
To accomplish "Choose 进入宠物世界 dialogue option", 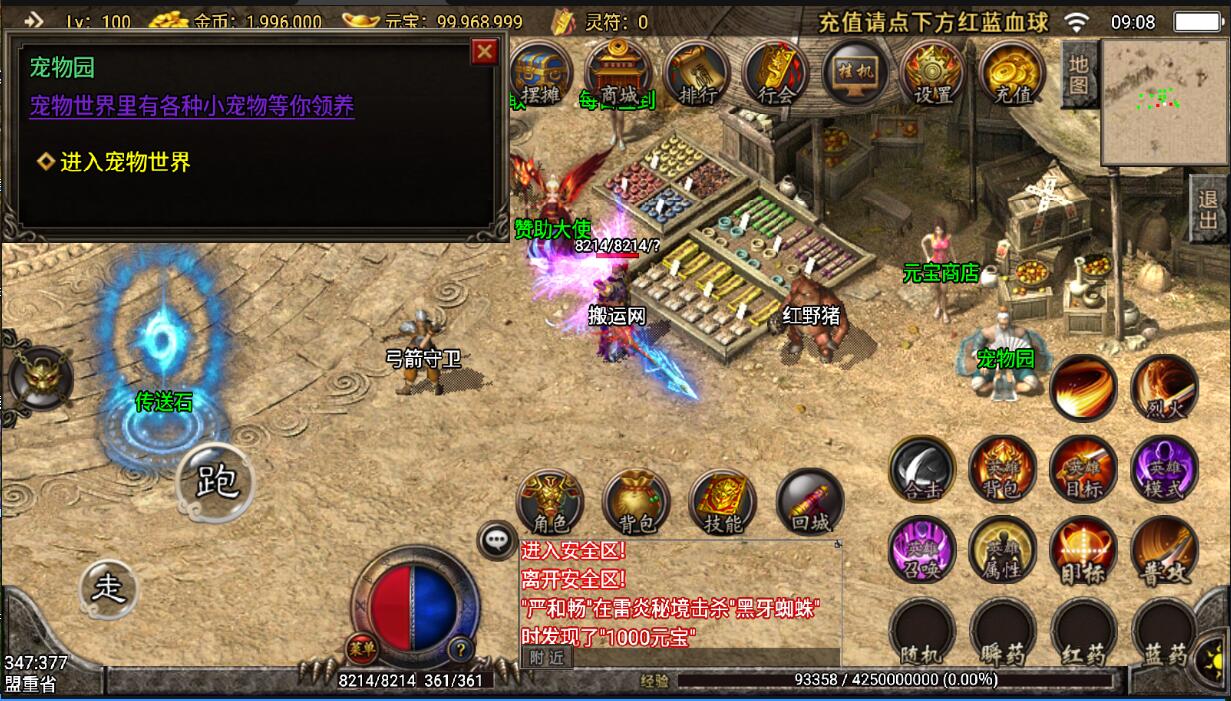I will pyautogui.click(x=125, y=162).
